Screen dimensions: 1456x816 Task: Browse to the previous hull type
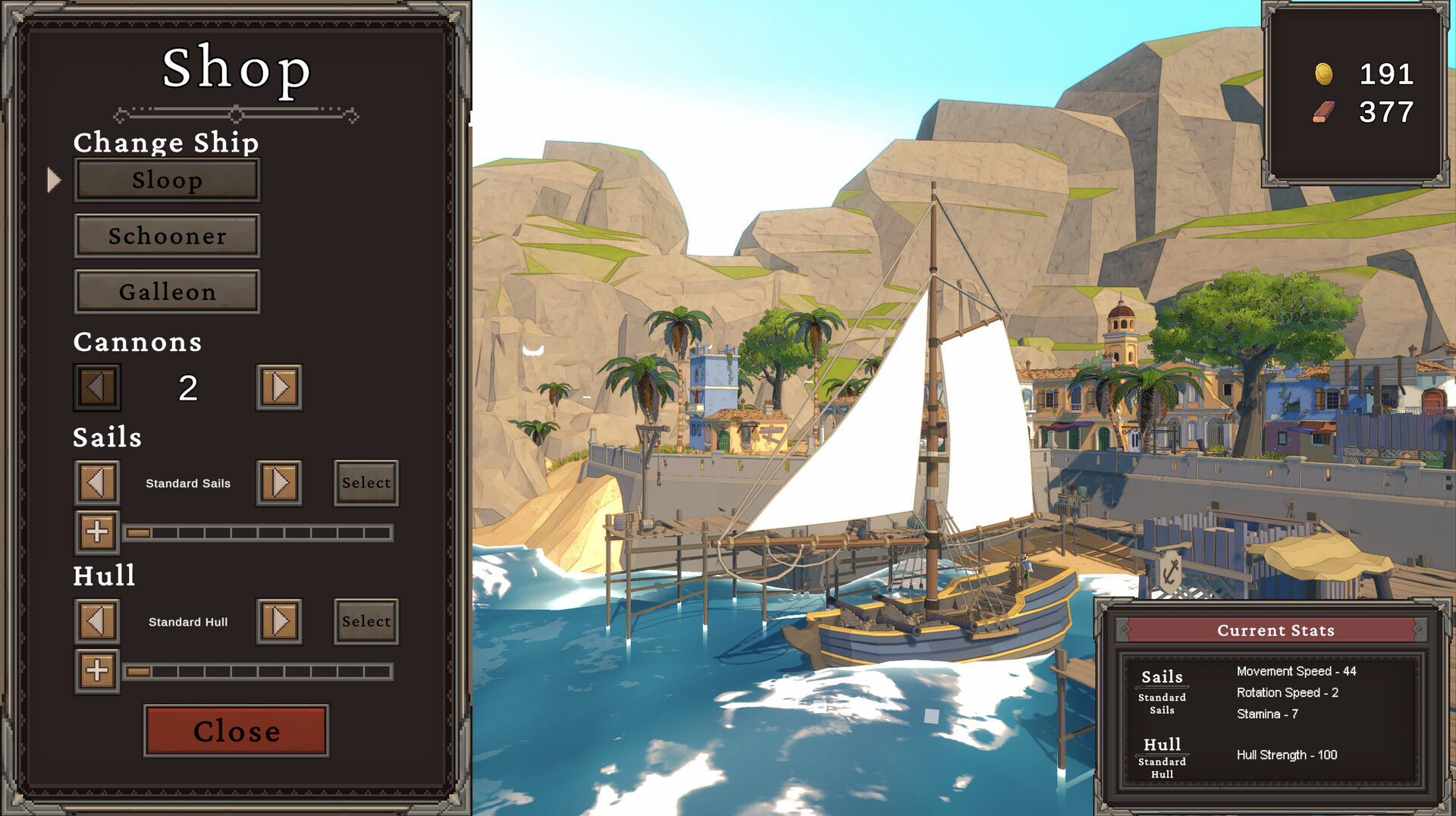click(96, 621)
